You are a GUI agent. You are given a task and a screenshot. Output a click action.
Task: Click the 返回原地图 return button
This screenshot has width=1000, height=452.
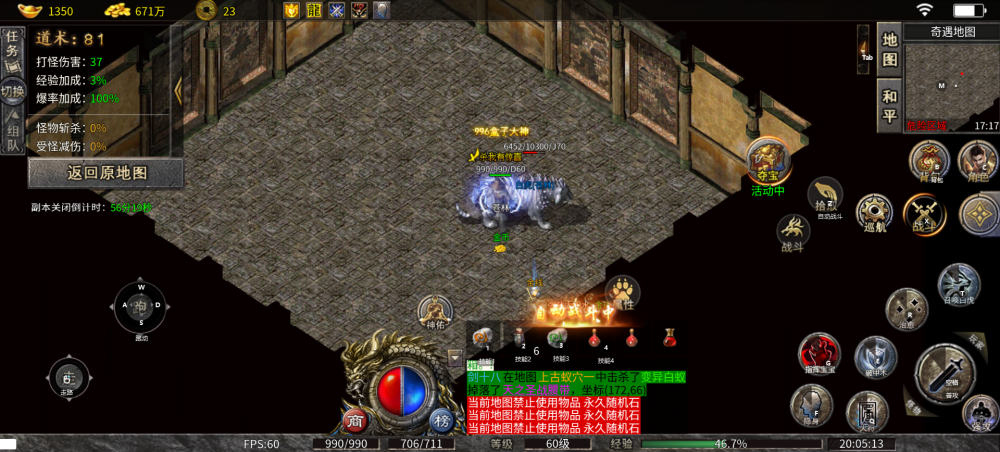pos(106,173)
